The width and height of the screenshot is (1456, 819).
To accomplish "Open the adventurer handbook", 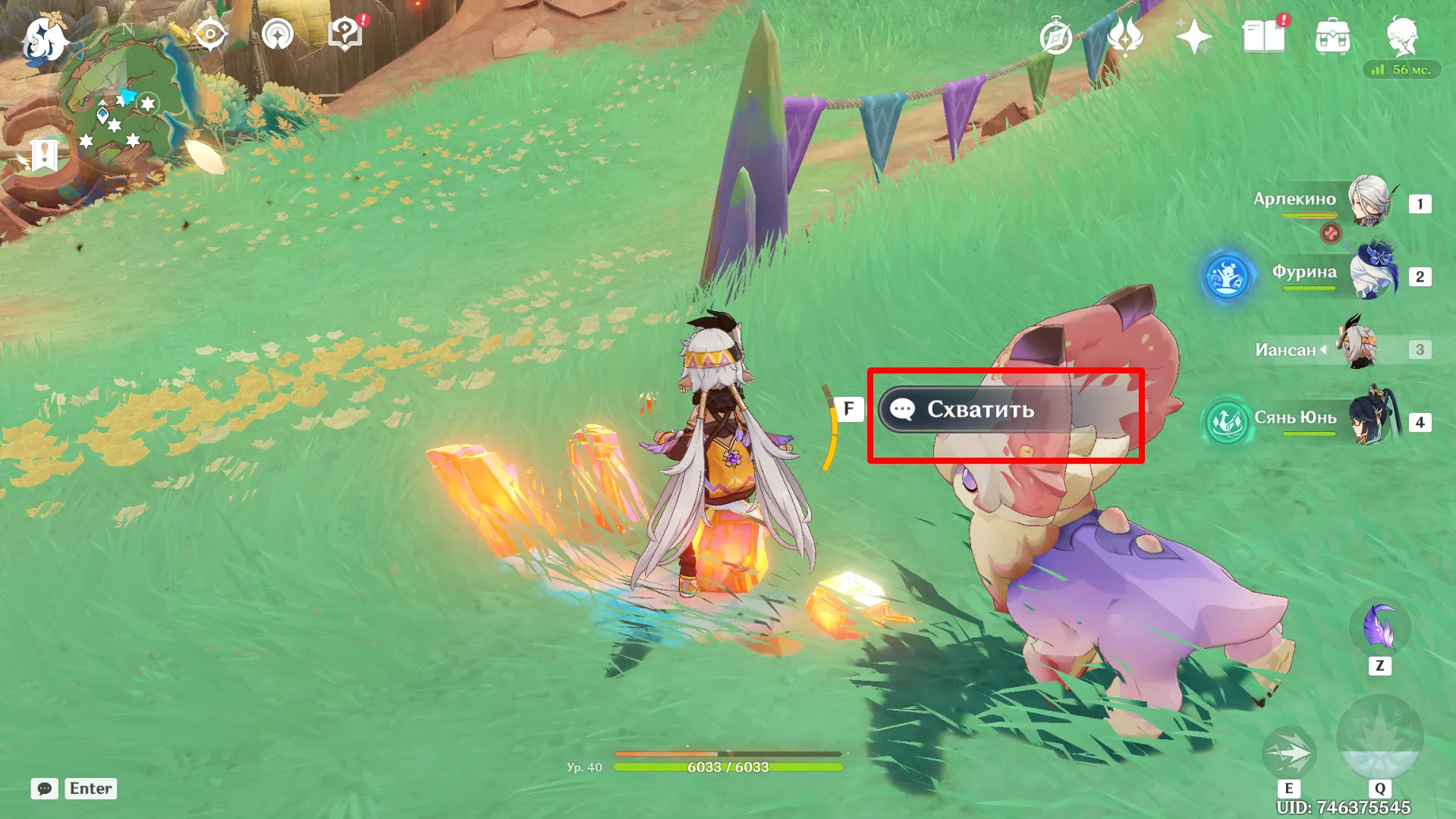I will coord(1263,36).
